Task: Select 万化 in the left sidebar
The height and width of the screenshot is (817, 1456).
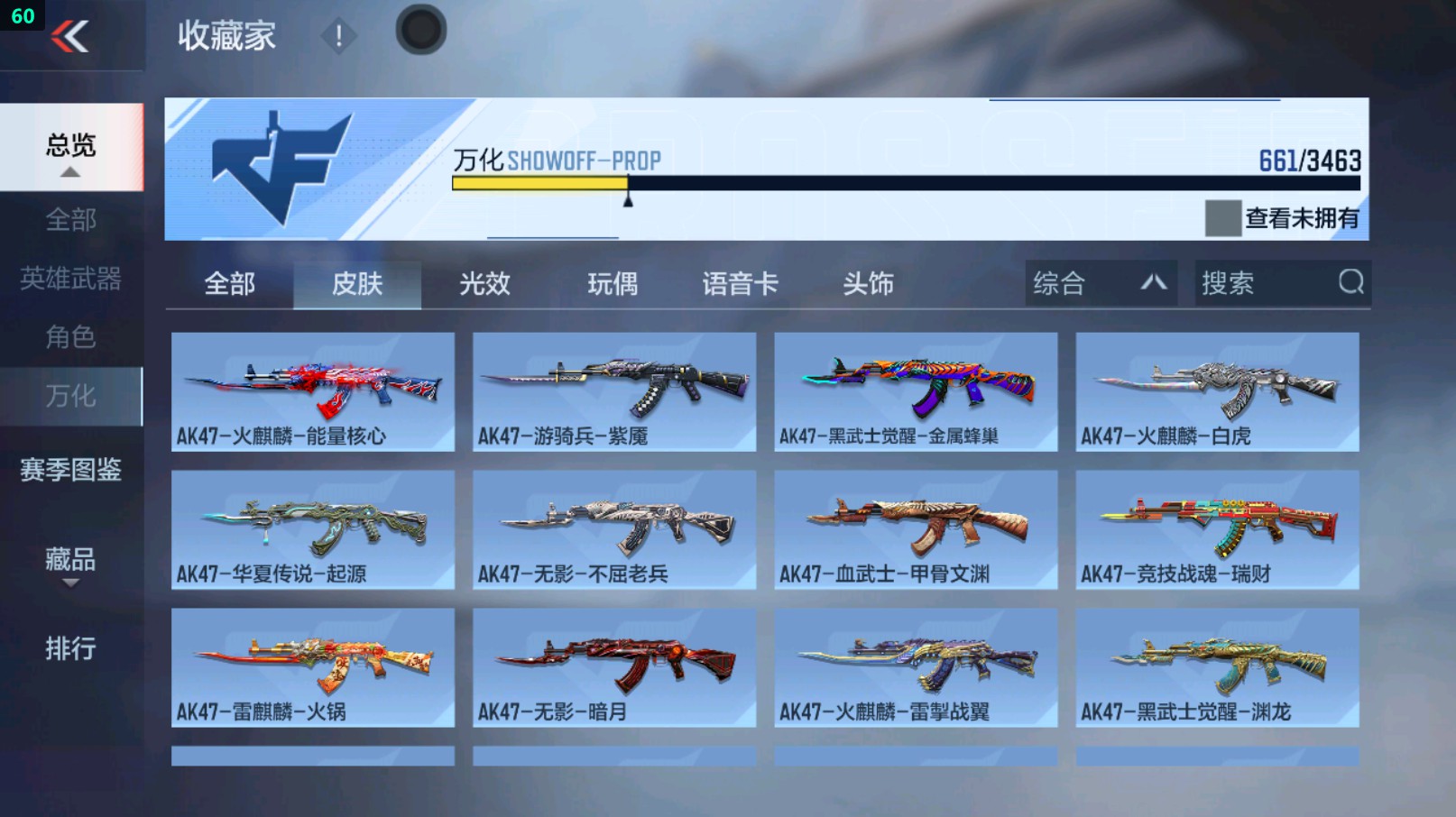Action: click(70, 396)
